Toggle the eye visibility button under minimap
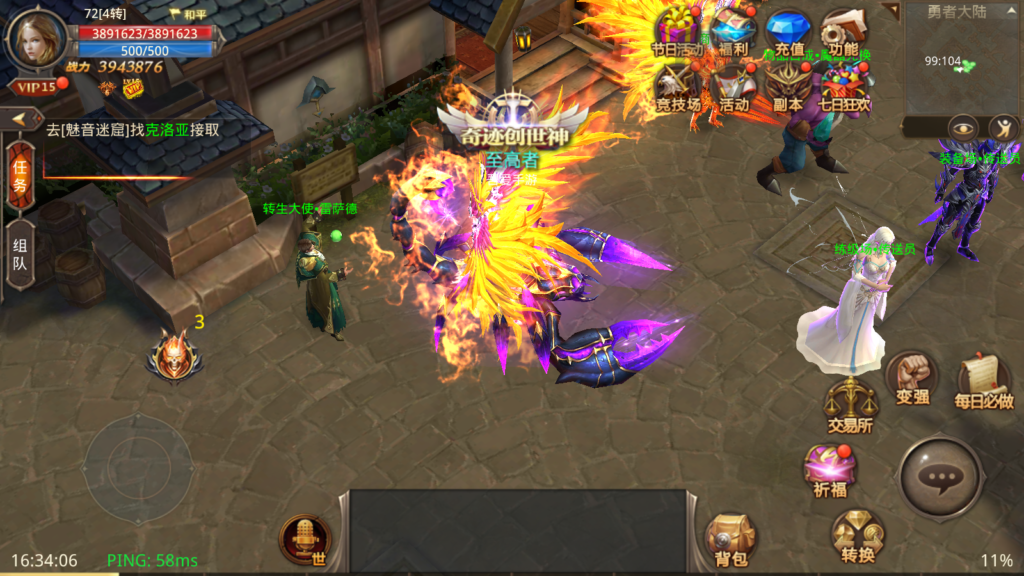Viewport: 1024px width, 576px height. [x=963, y=128]
